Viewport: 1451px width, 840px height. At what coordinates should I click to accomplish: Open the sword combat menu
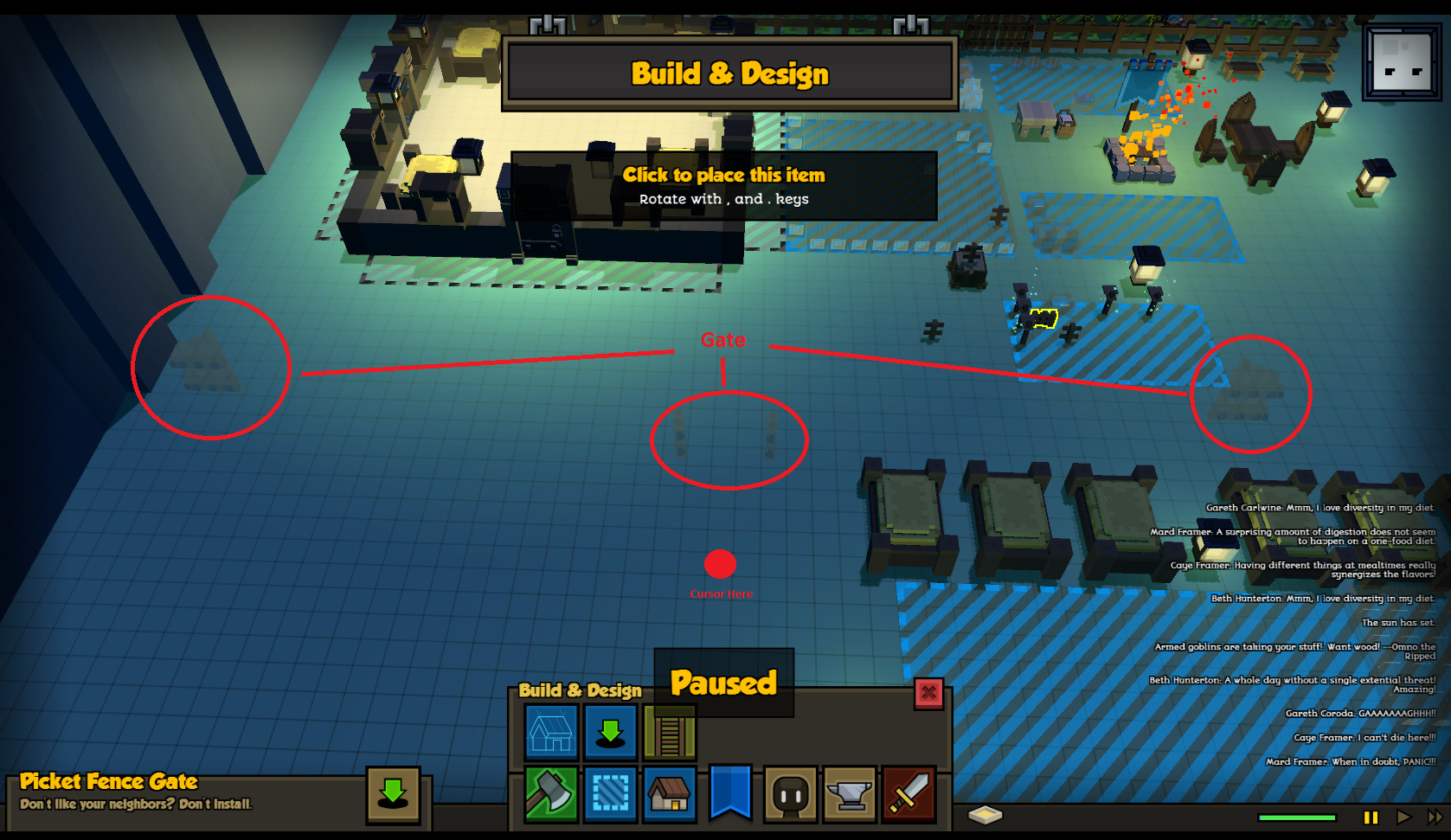click(x=908, y=793)
